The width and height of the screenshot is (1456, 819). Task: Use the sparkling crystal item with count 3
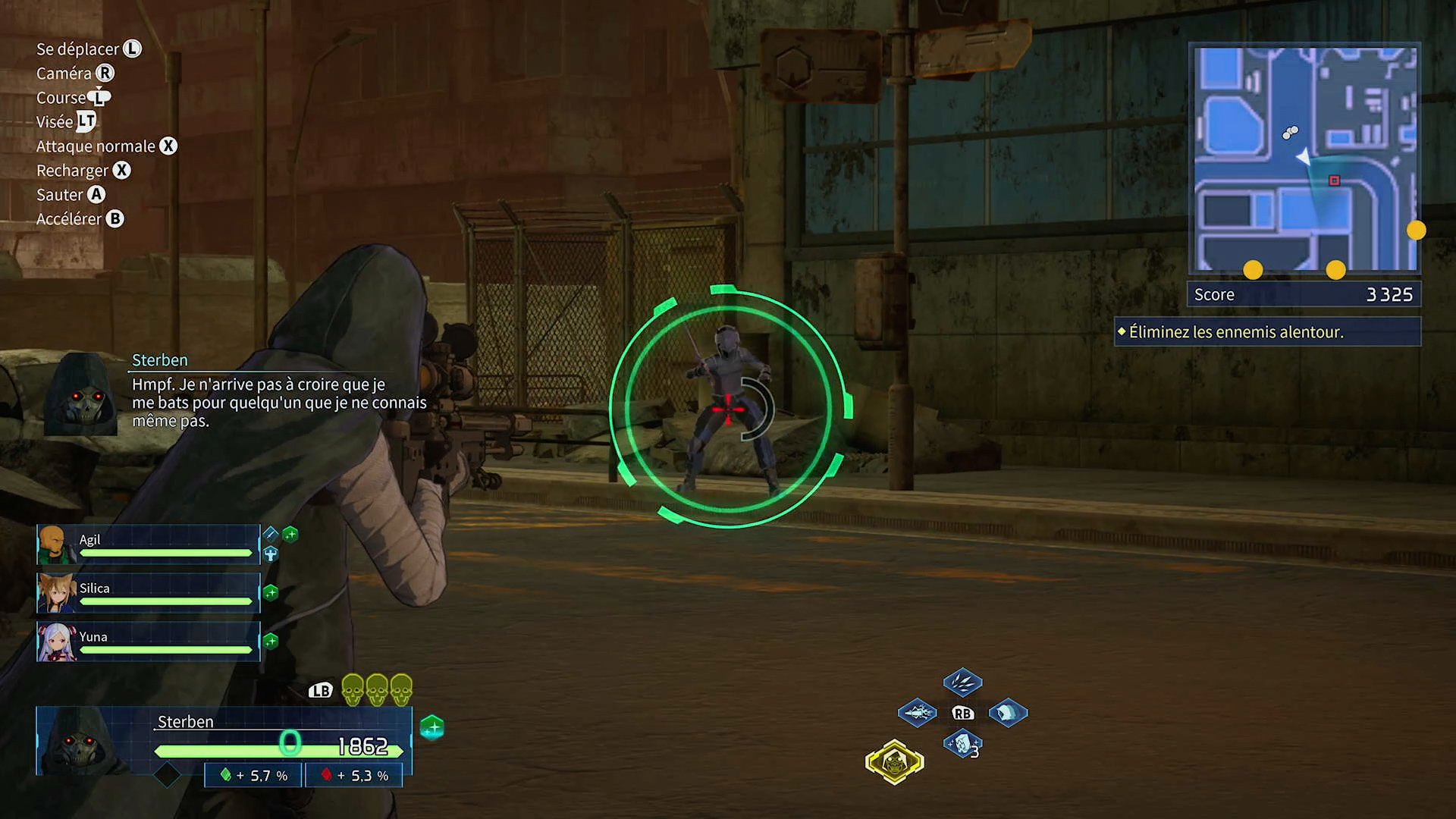click(962, 744)
